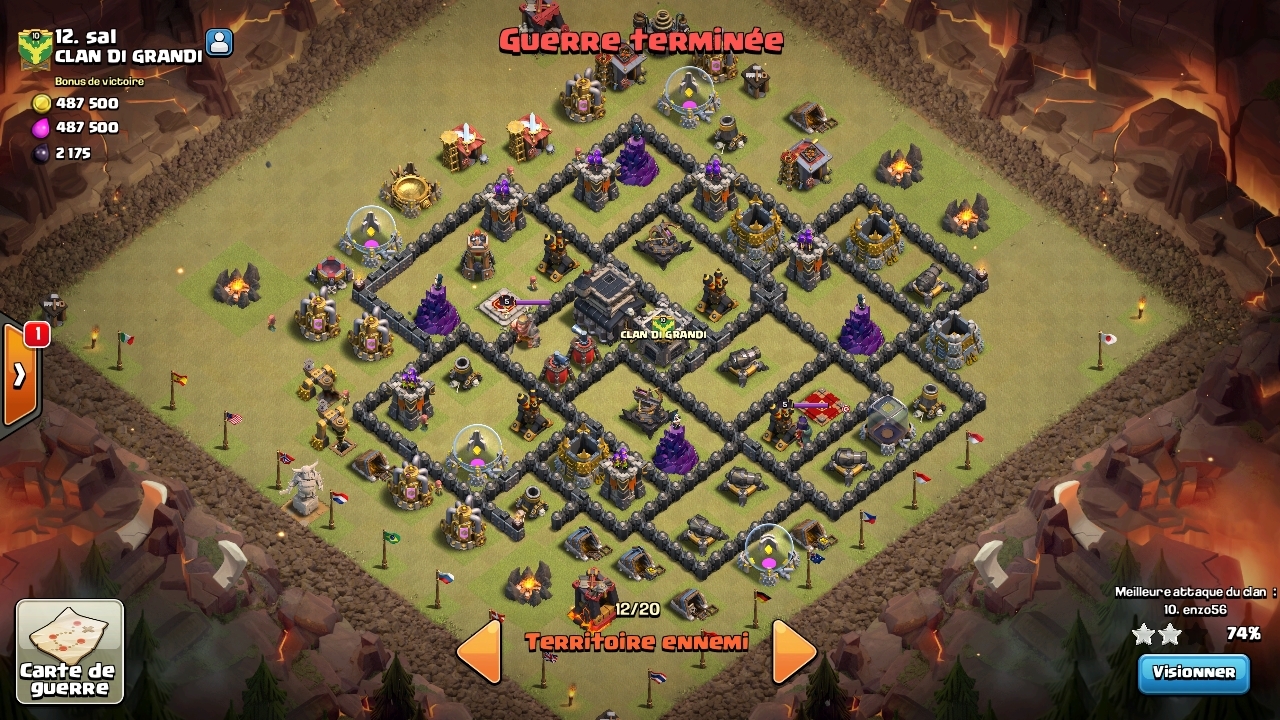Tap the clan badge shield icon

pyautogui.click(x=35, y=49)
